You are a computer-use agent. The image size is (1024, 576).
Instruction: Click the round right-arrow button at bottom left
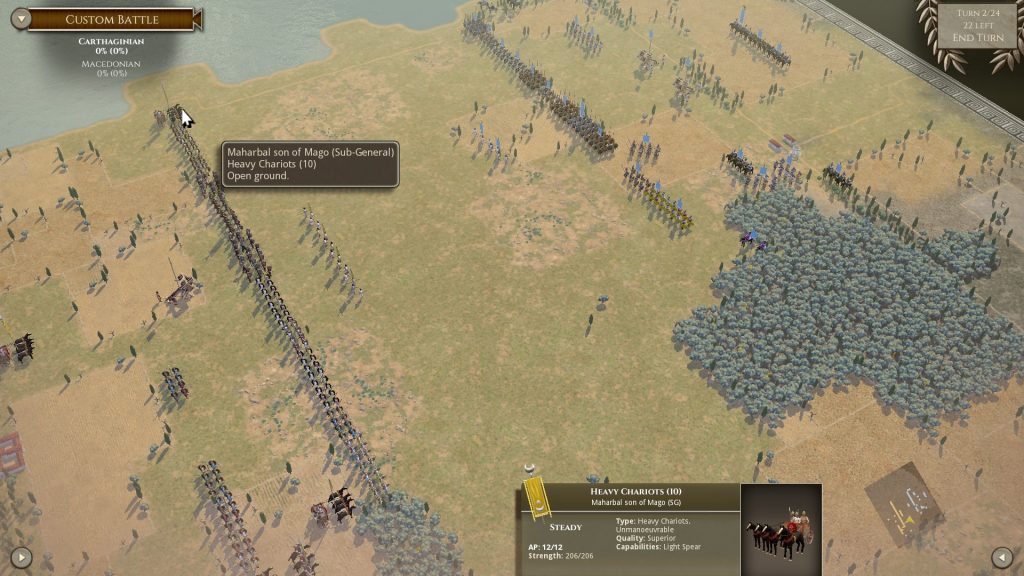(x=21, y=556)
